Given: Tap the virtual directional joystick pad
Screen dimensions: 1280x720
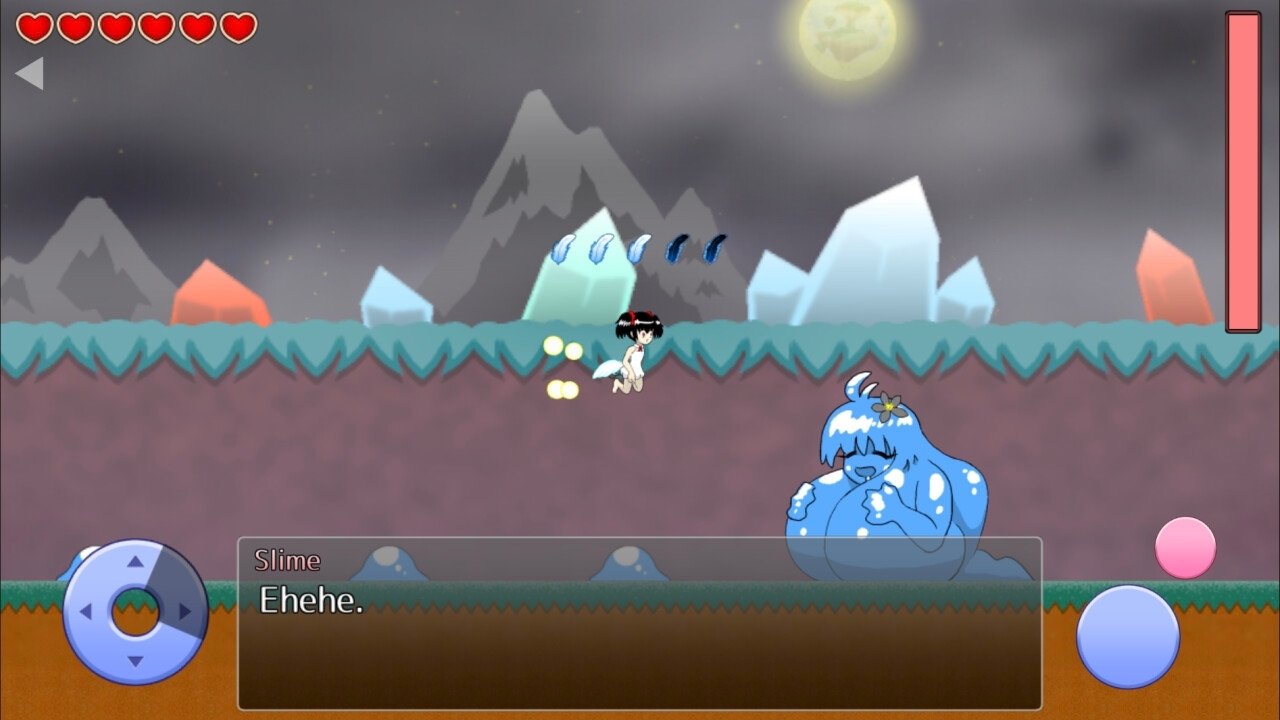Looking at the screenshot, I should tap(135, 611).
